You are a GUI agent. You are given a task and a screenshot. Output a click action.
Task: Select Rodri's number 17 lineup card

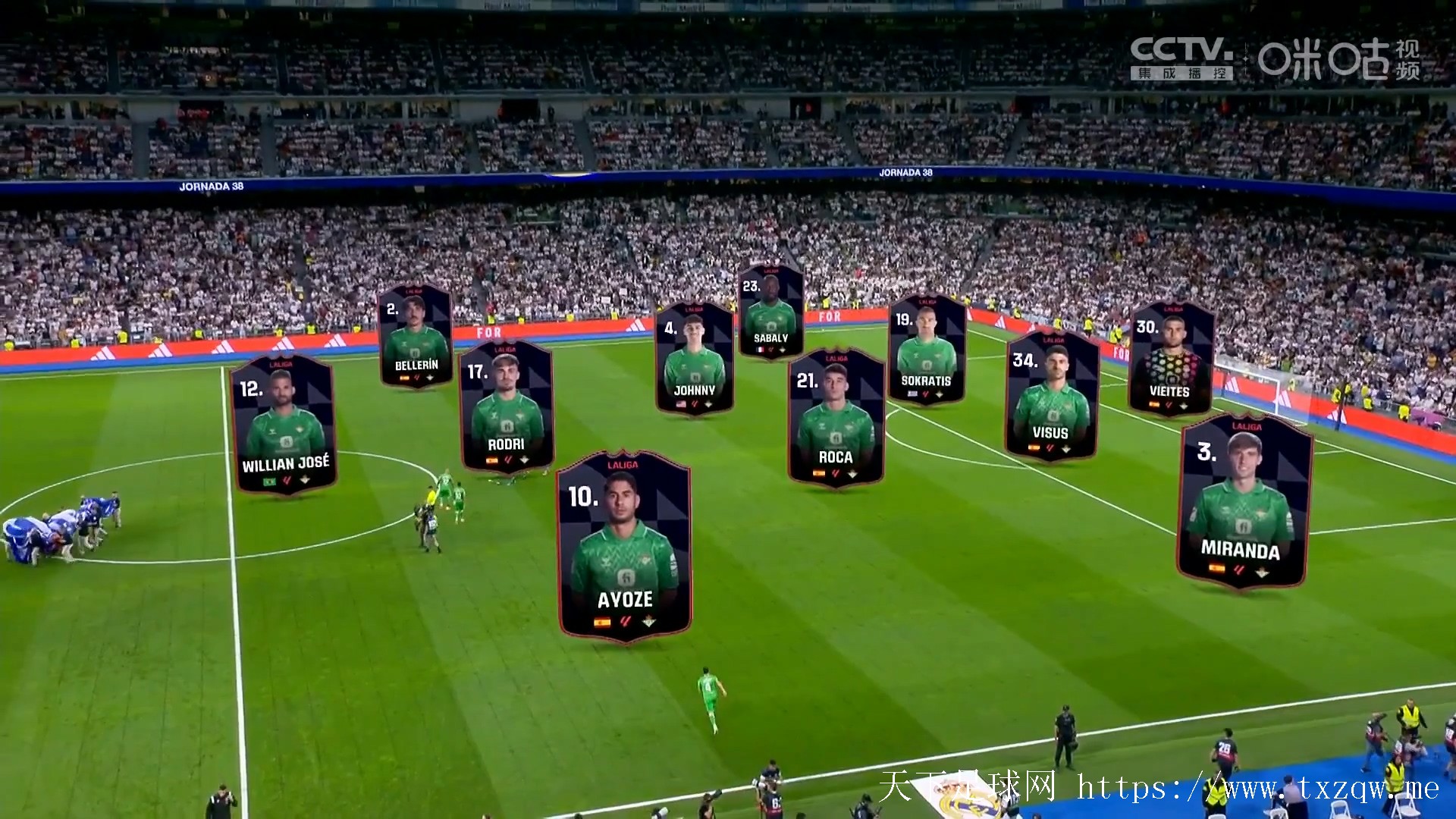(x=507, y=406)
